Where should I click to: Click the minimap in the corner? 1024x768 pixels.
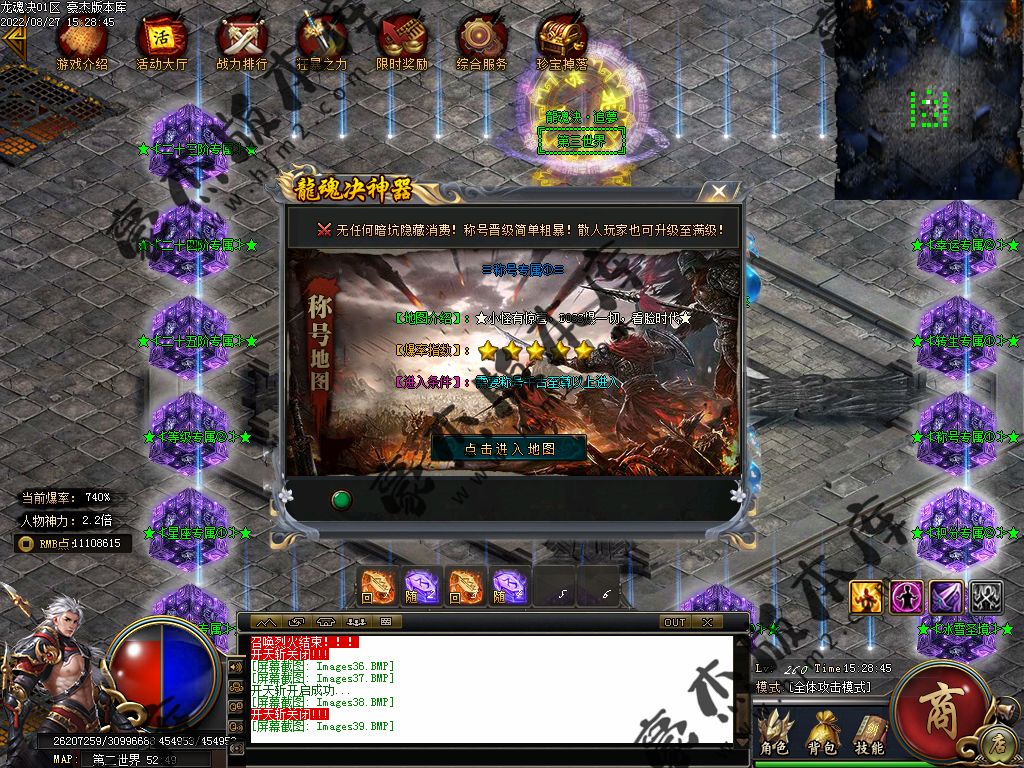point(927,100)
